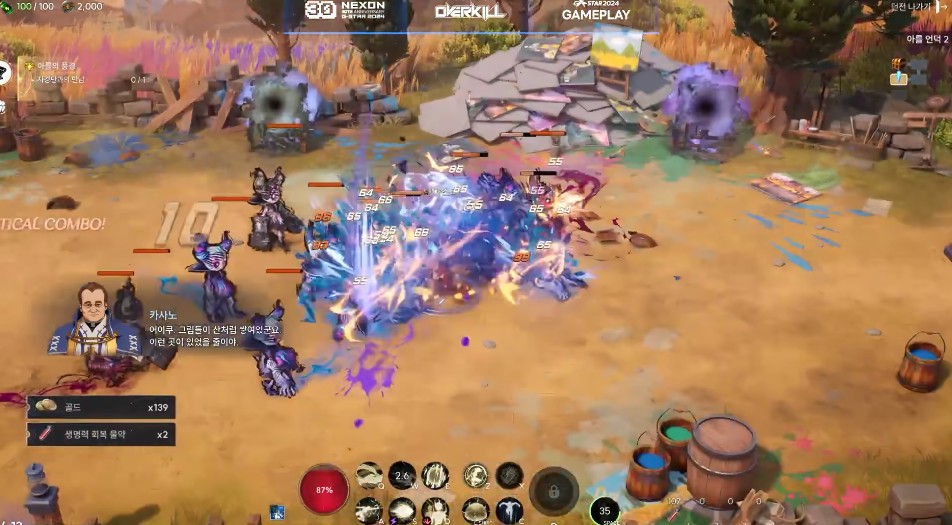Activate the W skill showing 2.6 cooldown

coord(402,475)
